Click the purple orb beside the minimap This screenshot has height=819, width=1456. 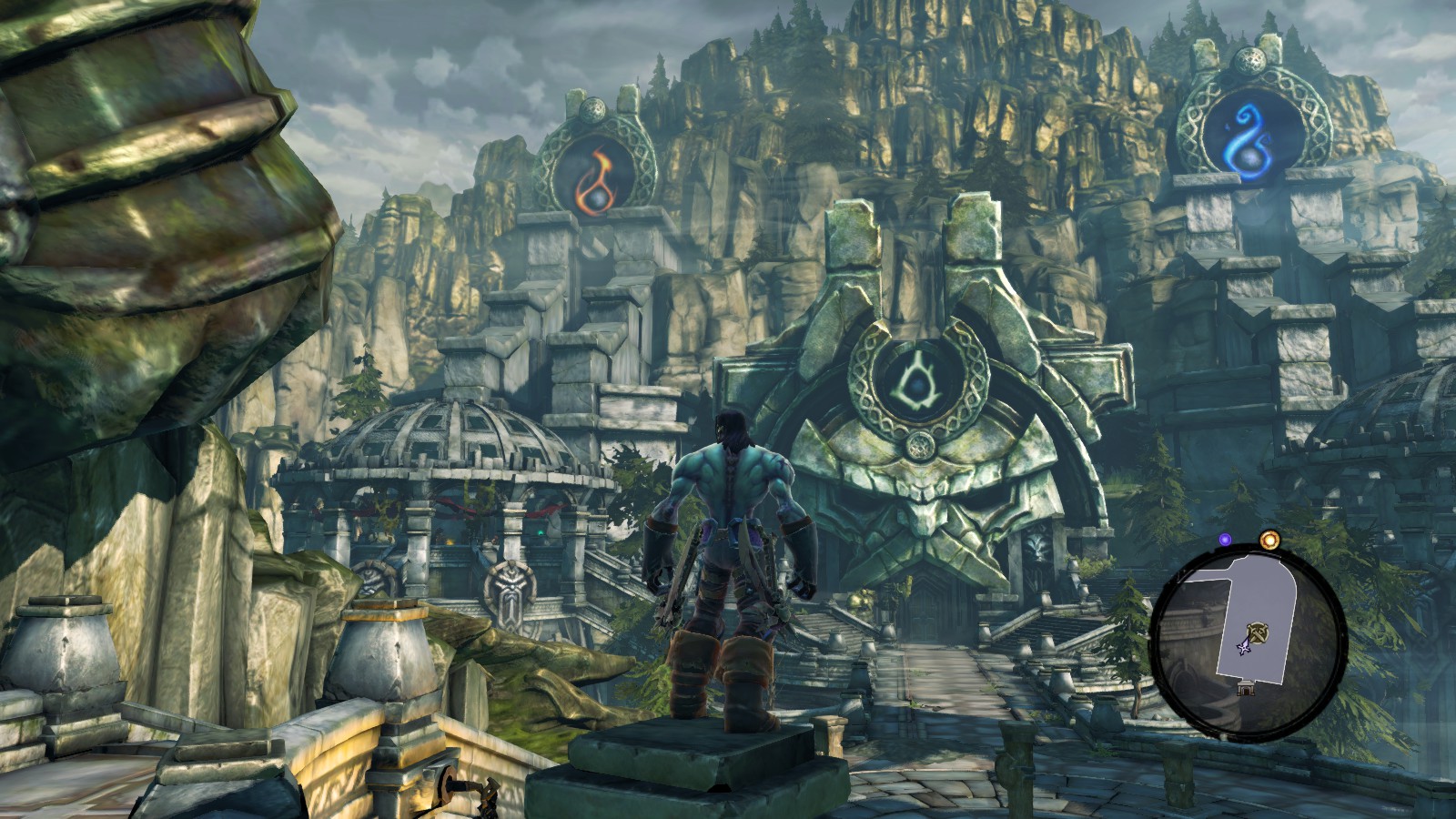[x=1226, y=540]
